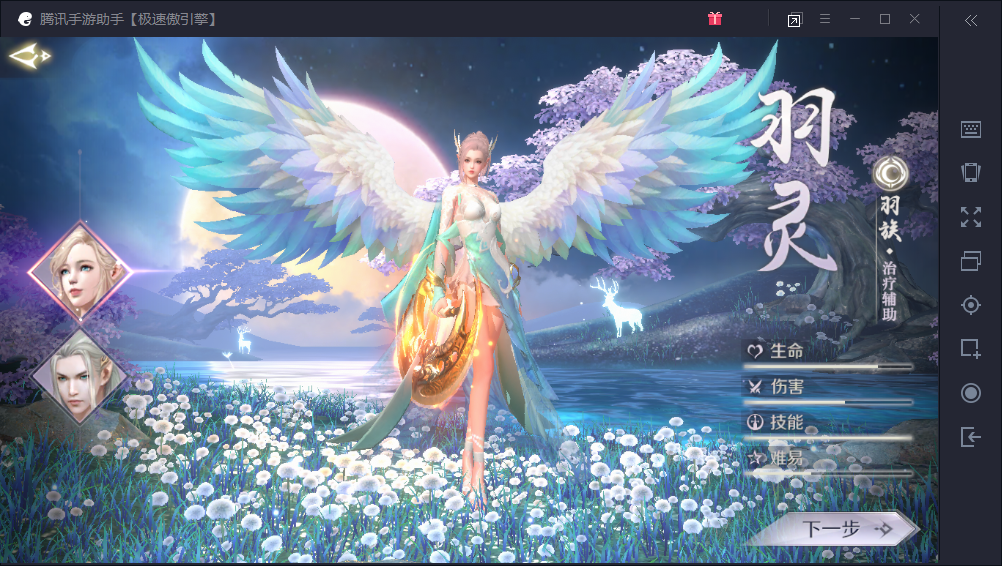Click the screen rotate sidebar icon
The width and height of the screenshot is (1002, 566).
970,172
